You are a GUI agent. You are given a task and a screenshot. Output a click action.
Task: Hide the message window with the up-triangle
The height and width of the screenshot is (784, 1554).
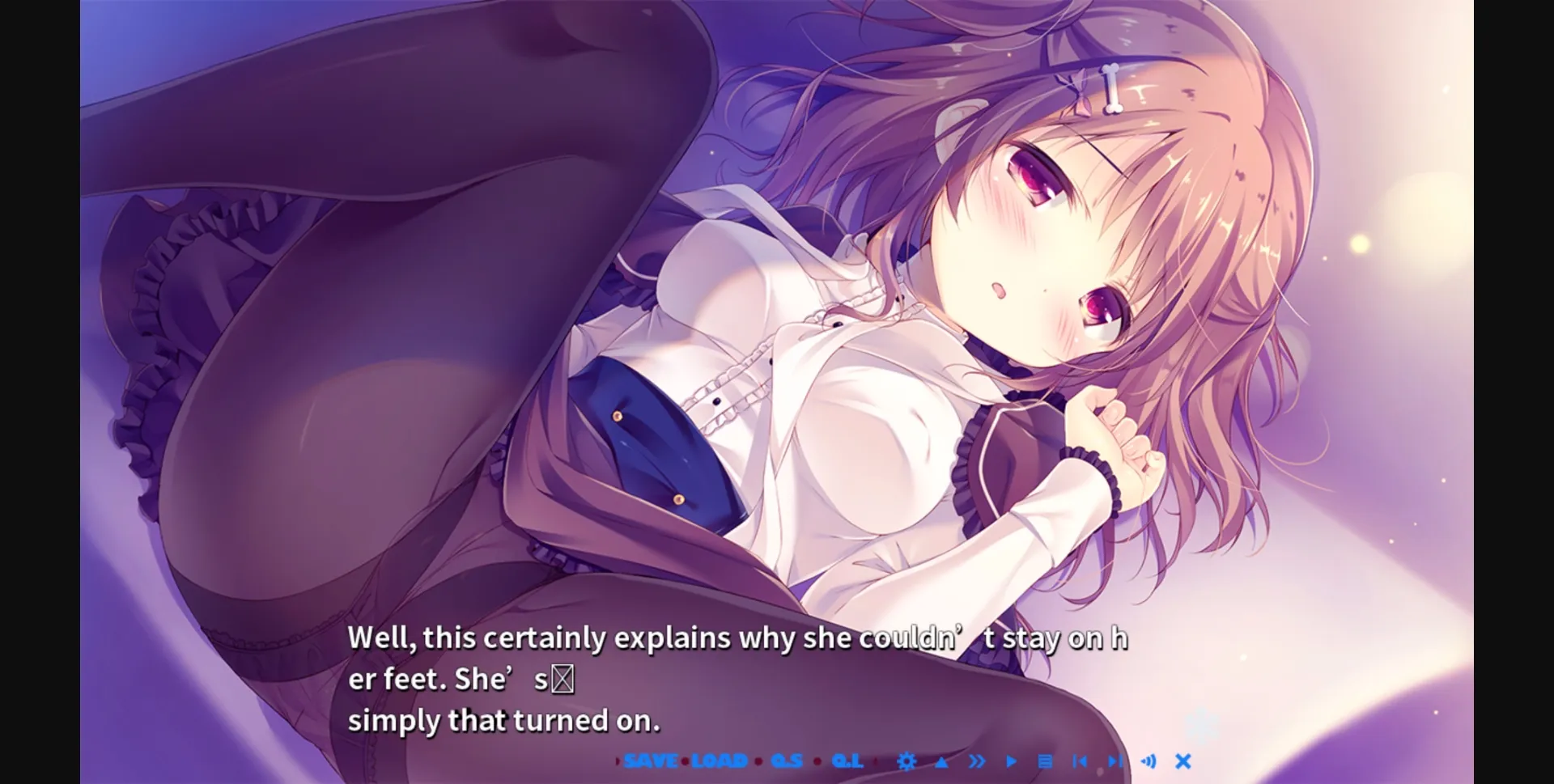click(941, 762)
